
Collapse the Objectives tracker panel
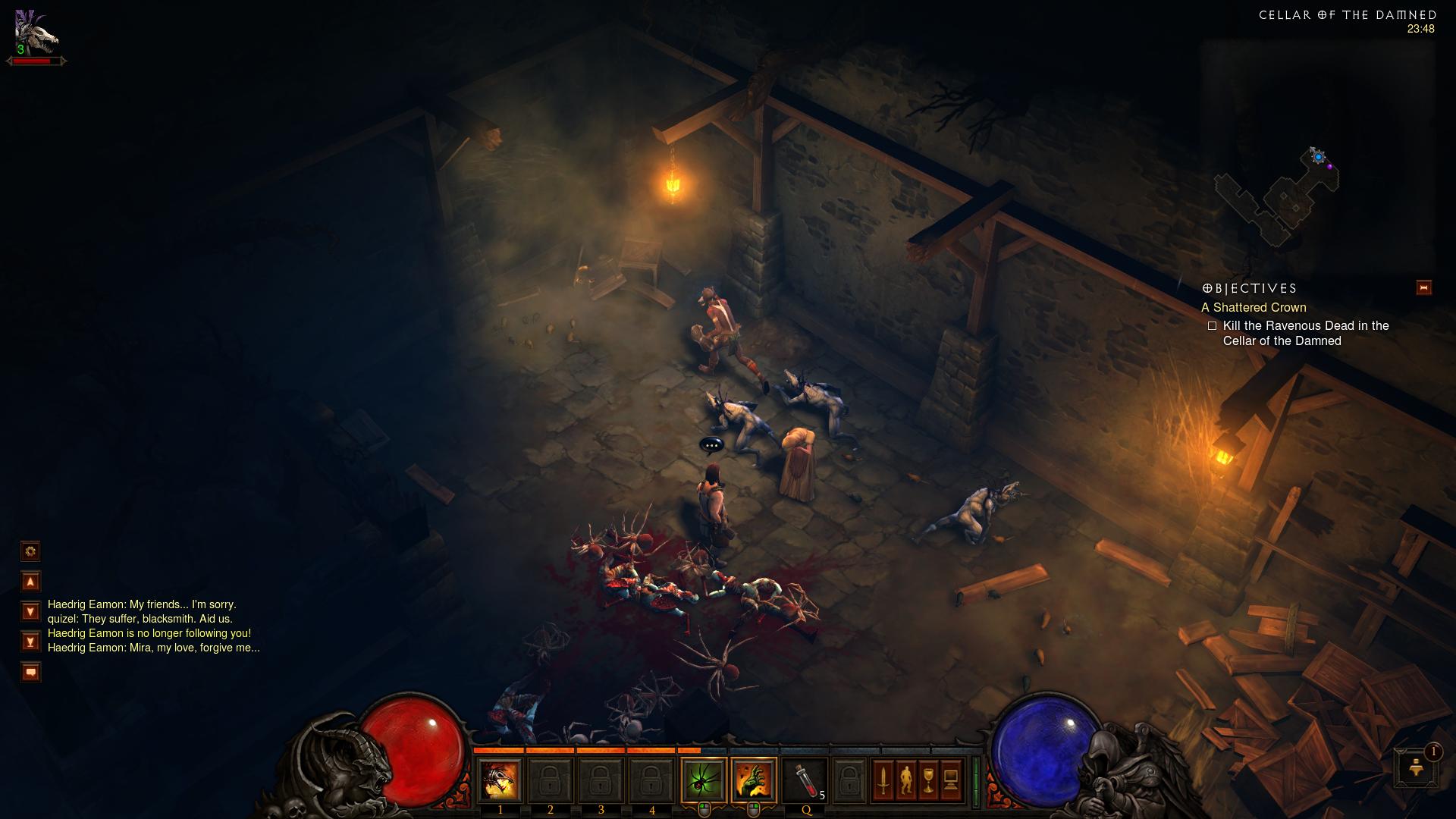(x=1423, y=288)
